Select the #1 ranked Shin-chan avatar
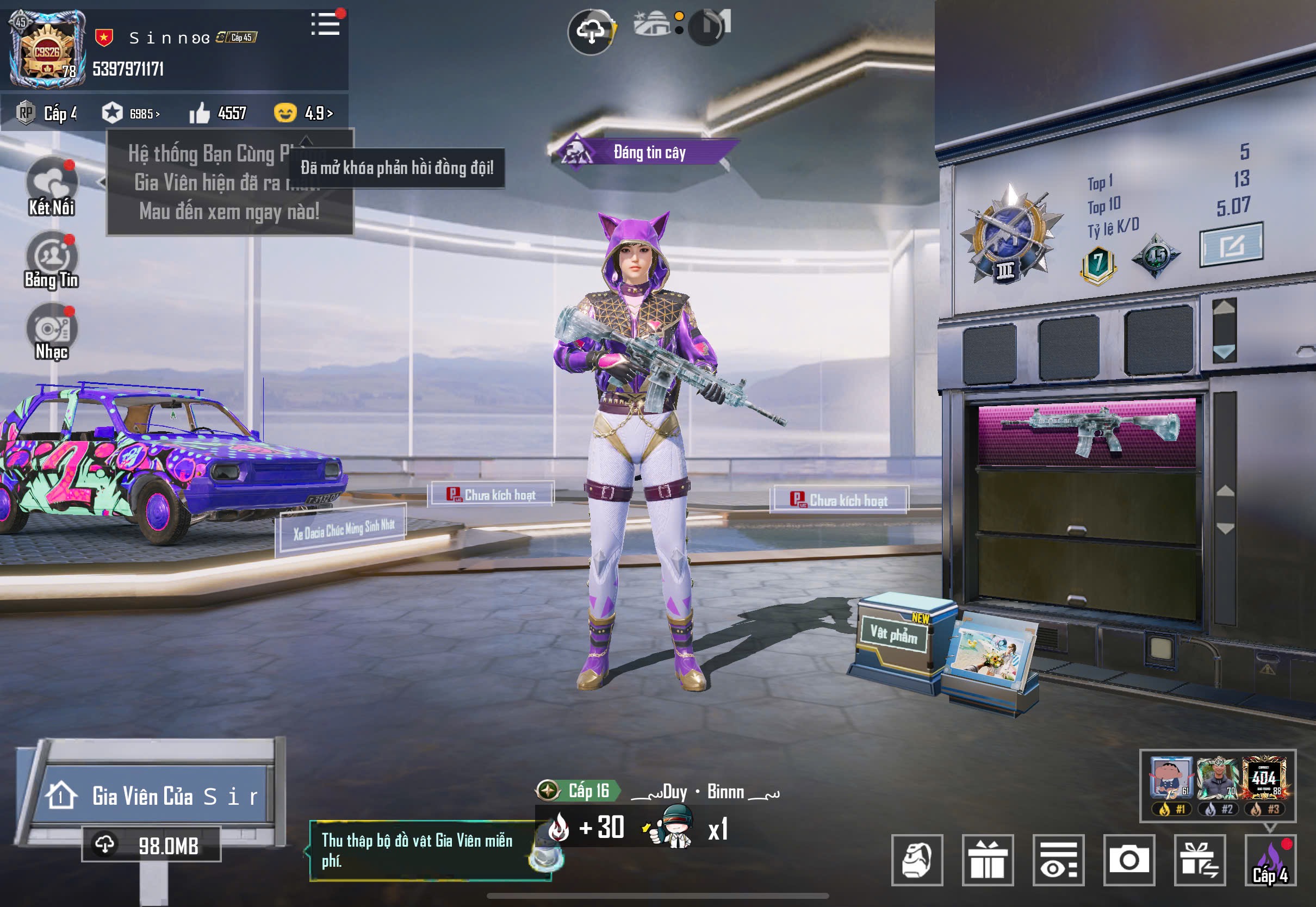The height and width of the screenshot is (907, 1316). (1171, 778)
